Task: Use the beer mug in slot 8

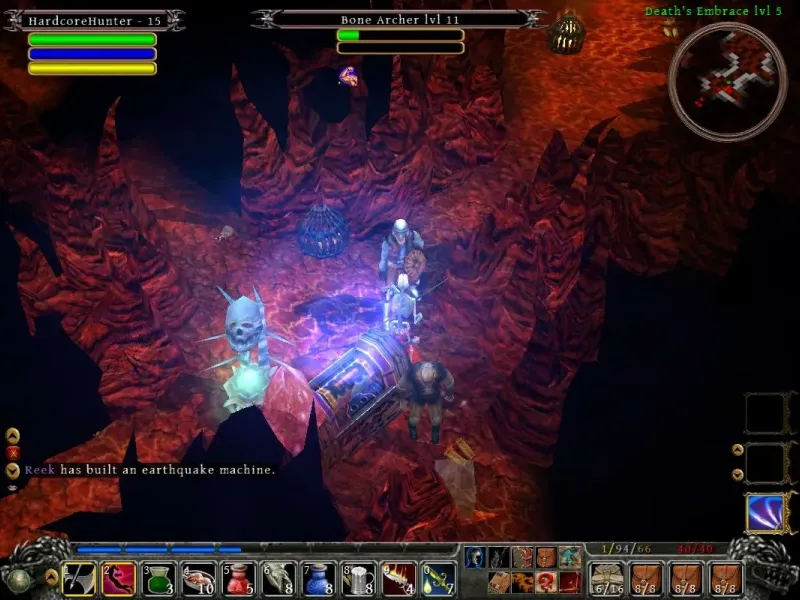Action: pyautogui.click(x=359, y=578)
